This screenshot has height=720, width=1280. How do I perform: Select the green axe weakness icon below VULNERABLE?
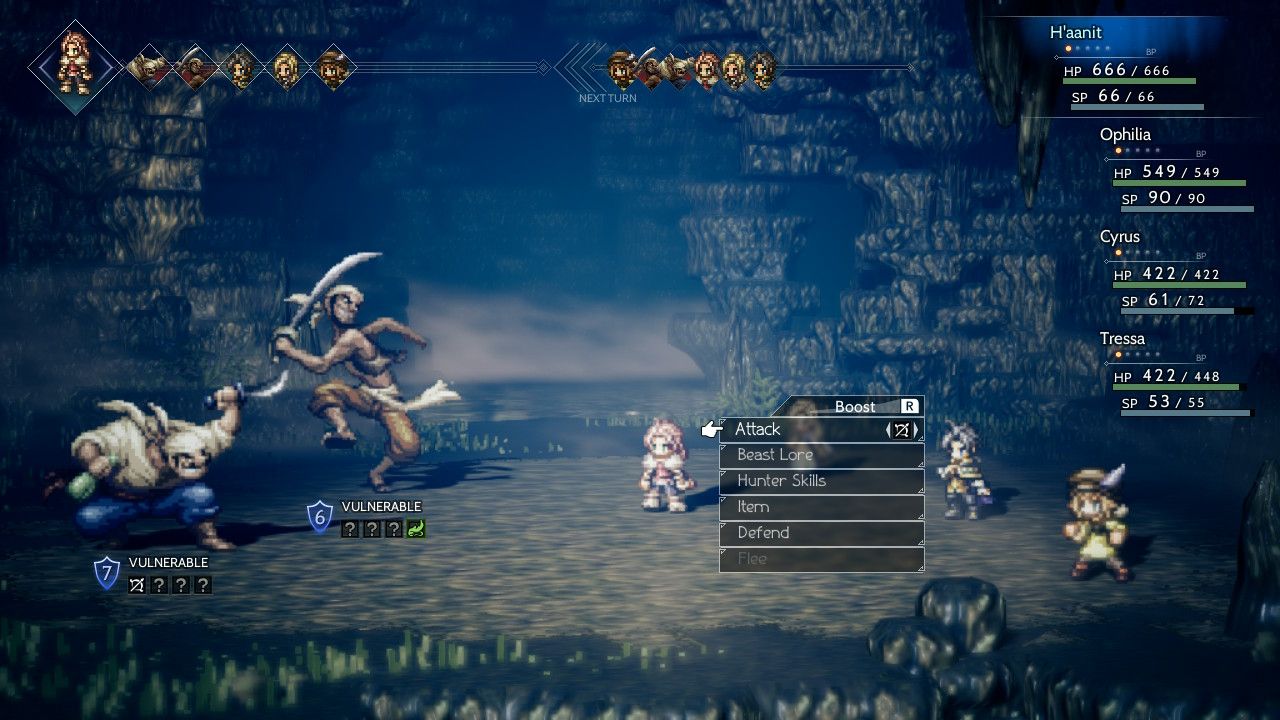pyautogui.click(x=415, y=529)
